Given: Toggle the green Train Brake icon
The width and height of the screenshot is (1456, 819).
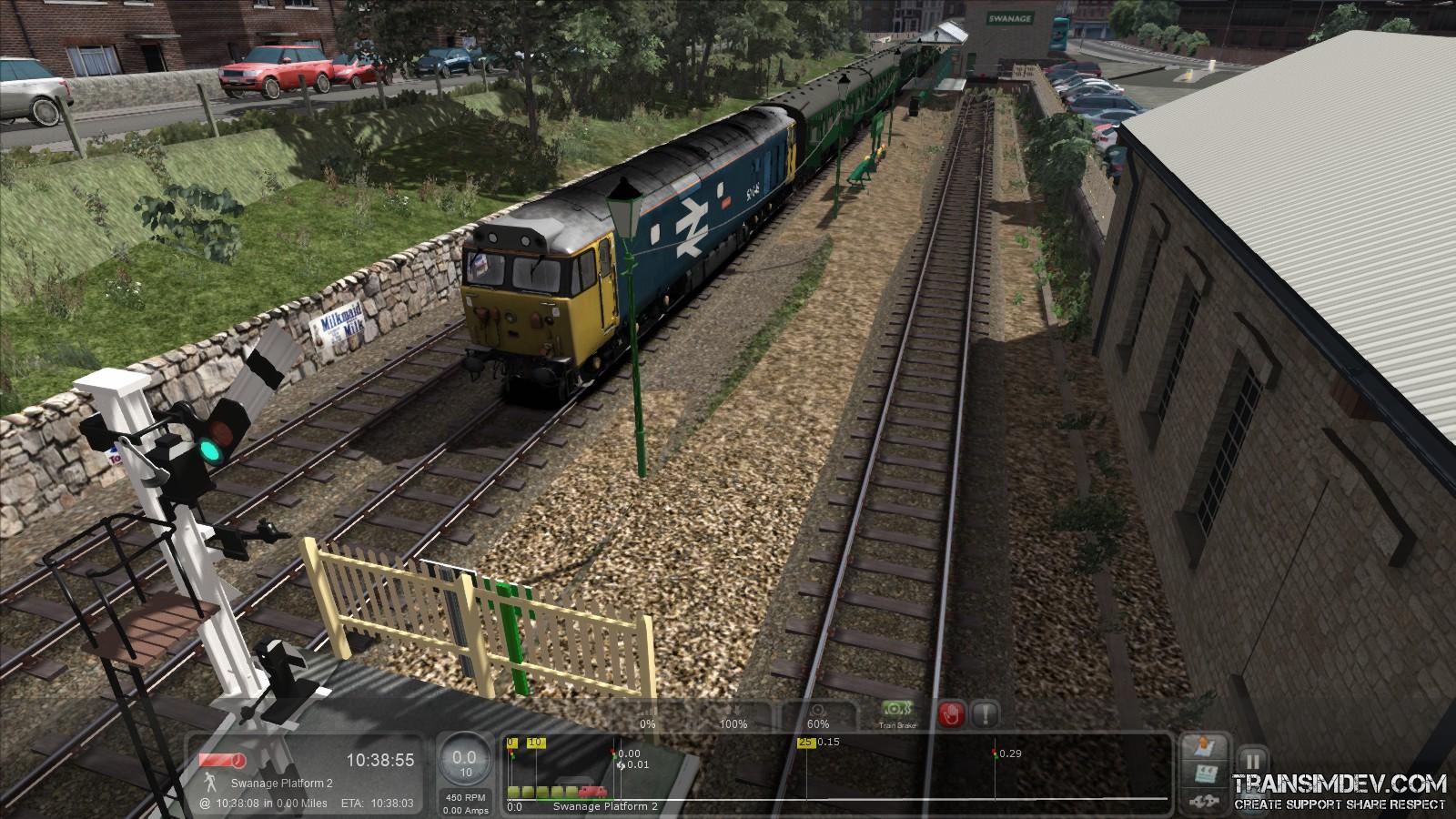Looking at the screenshot, I should [897, 713].
